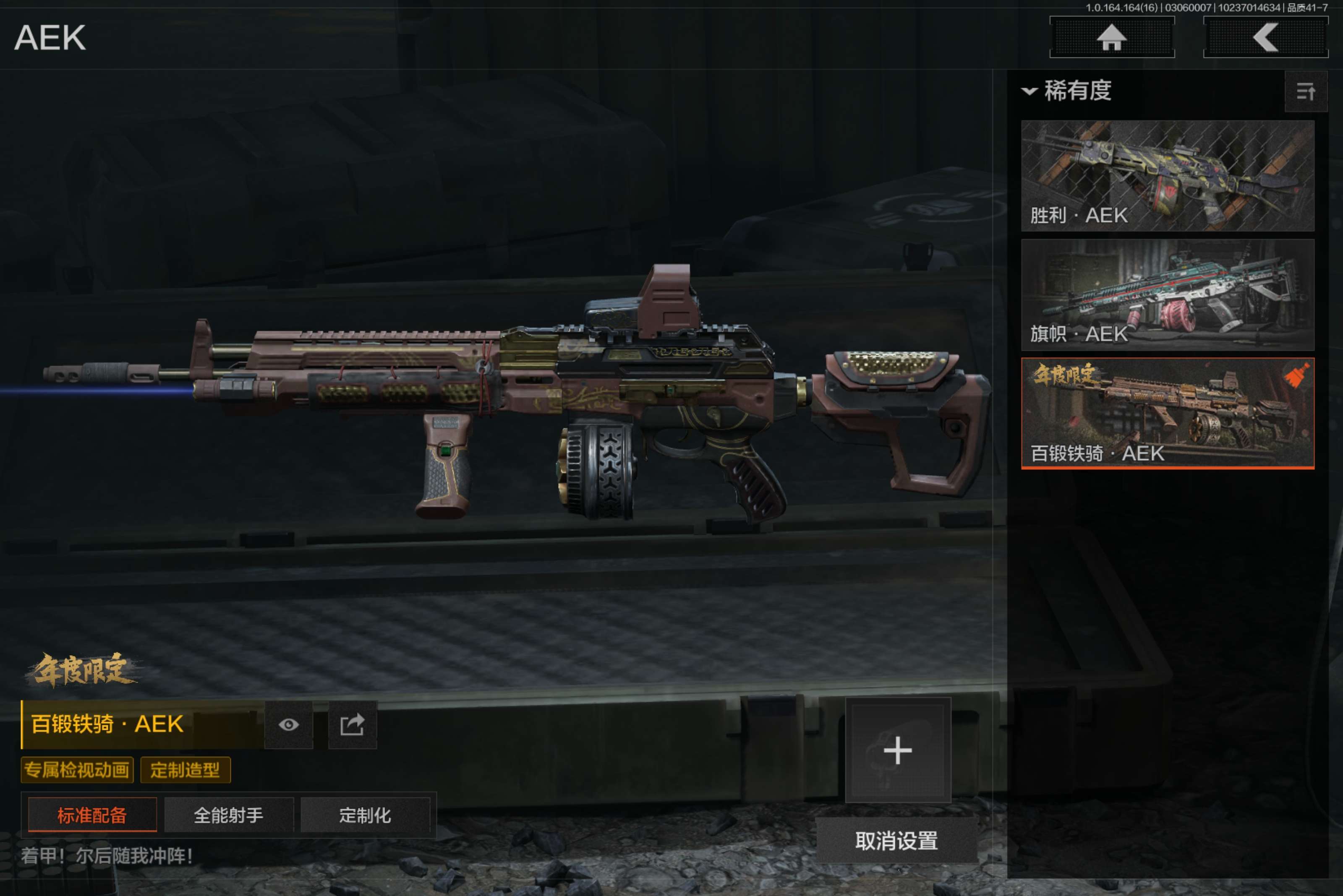Open the 专属检视动画 tag
This screenshot has width=1343, height=896.
pos(77,770)
